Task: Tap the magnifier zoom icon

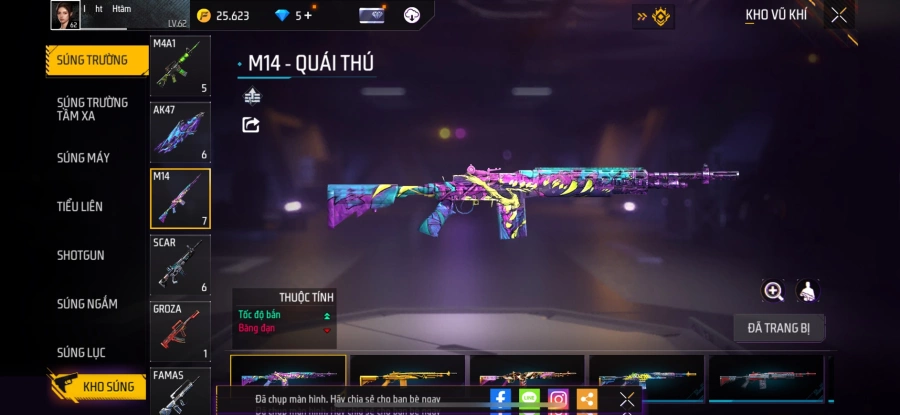Action: pos(773,291)
